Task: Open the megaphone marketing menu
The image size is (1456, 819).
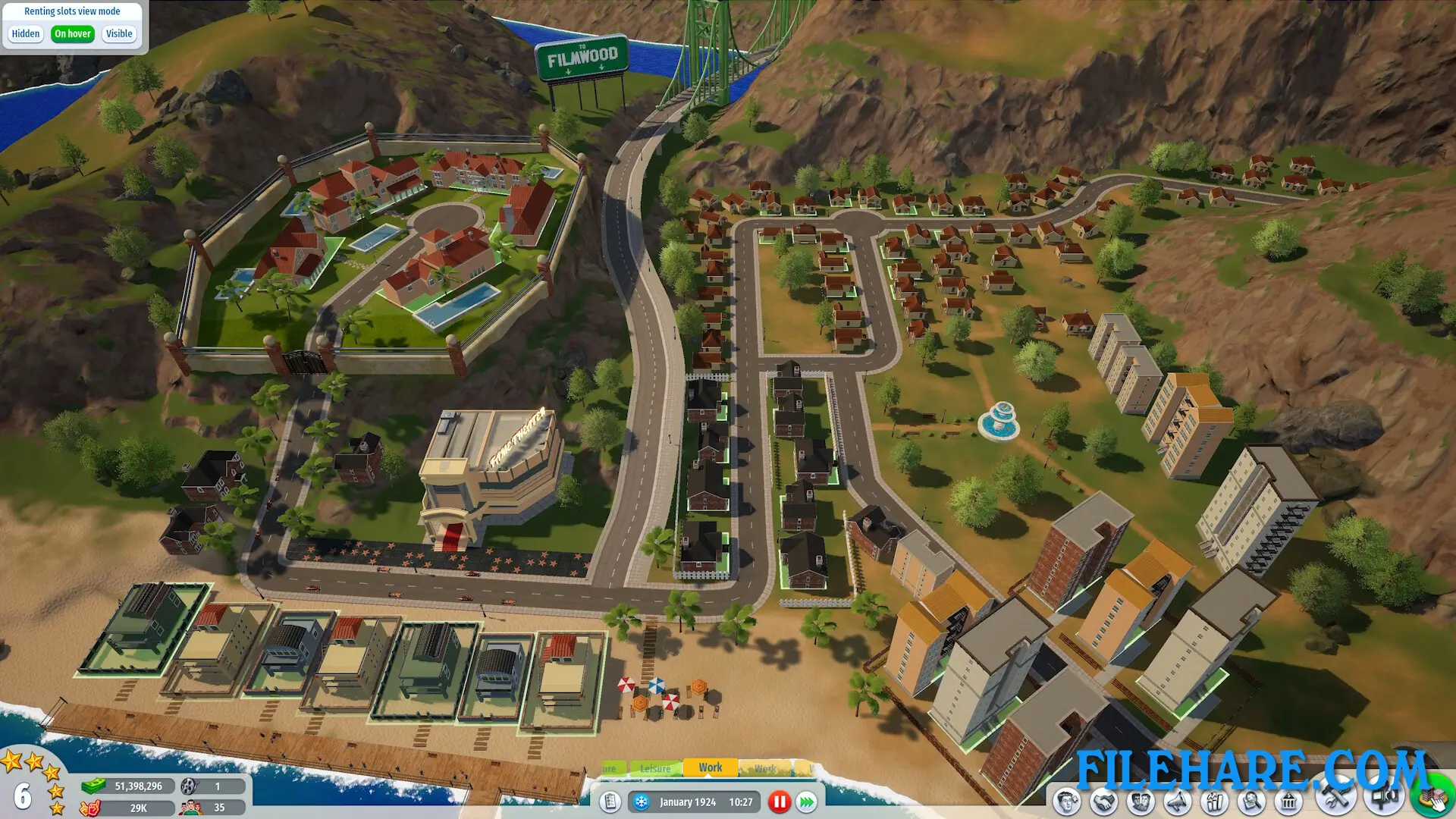Action: point(1177,802)
